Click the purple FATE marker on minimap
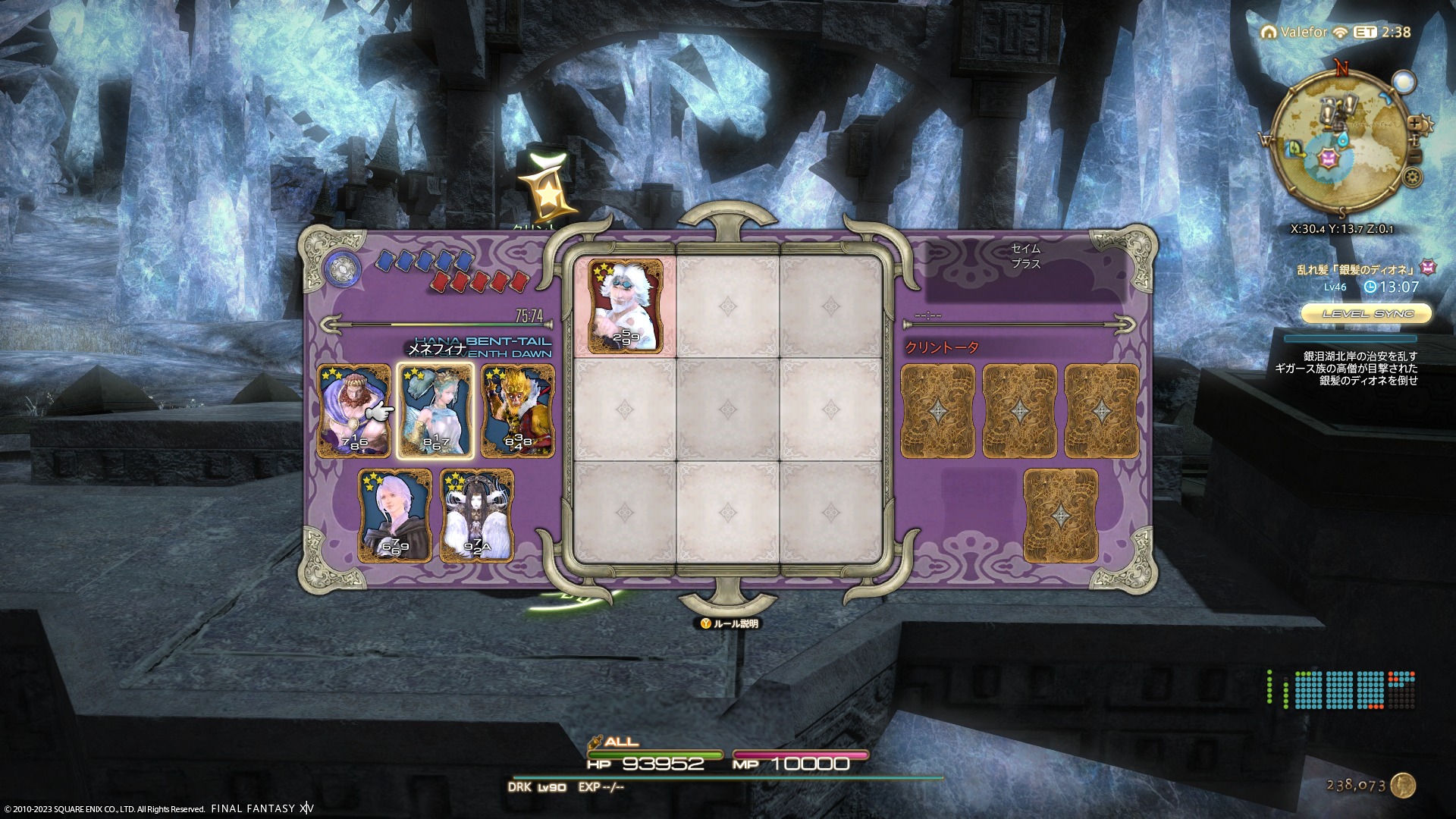The height and width of the screenshot is (819, 1456). click(1329, 158)
